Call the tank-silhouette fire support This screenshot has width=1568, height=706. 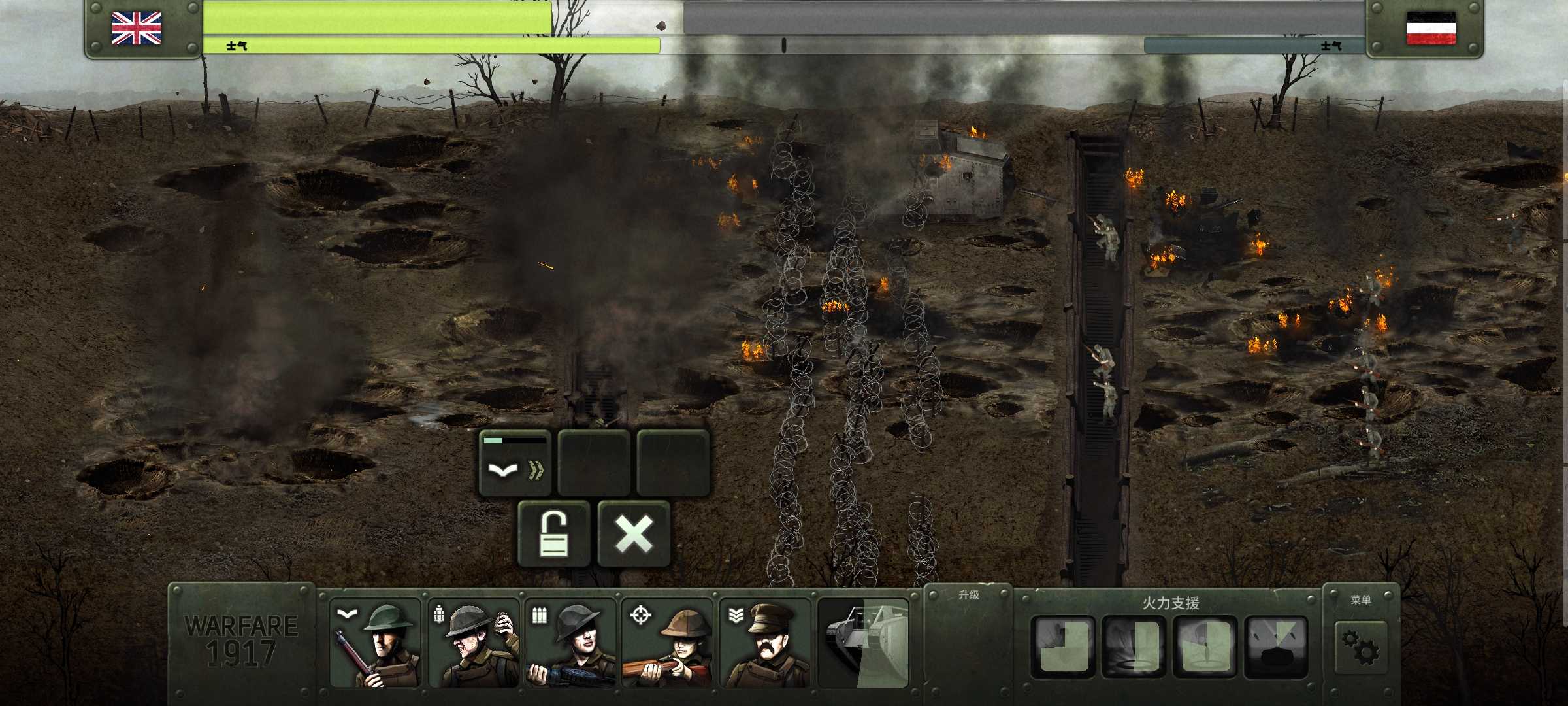point(1275,647)
